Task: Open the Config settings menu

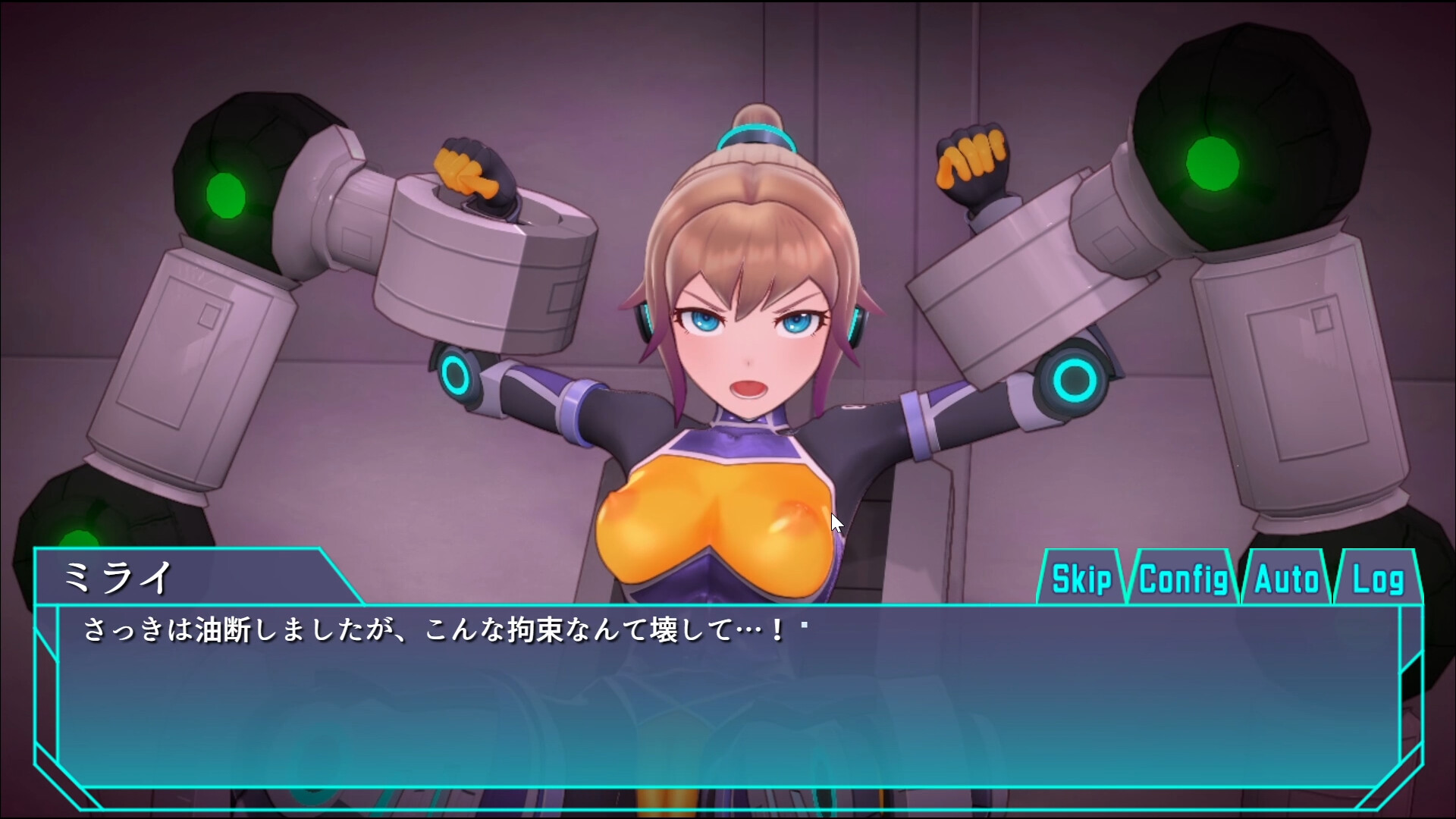Action: click(x=1185, y=579)
